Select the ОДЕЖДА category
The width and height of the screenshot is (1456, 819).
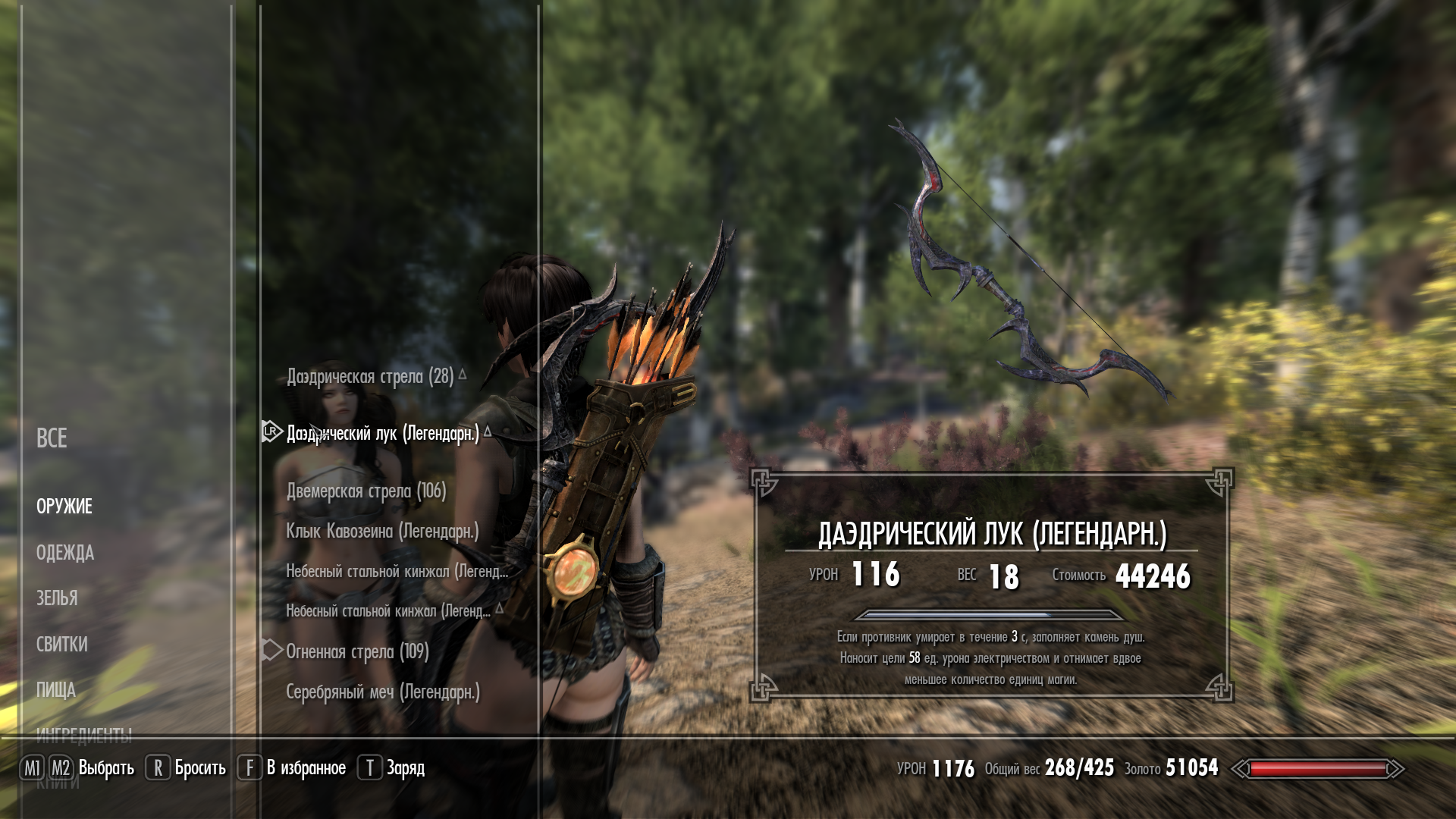click(65, 553)
